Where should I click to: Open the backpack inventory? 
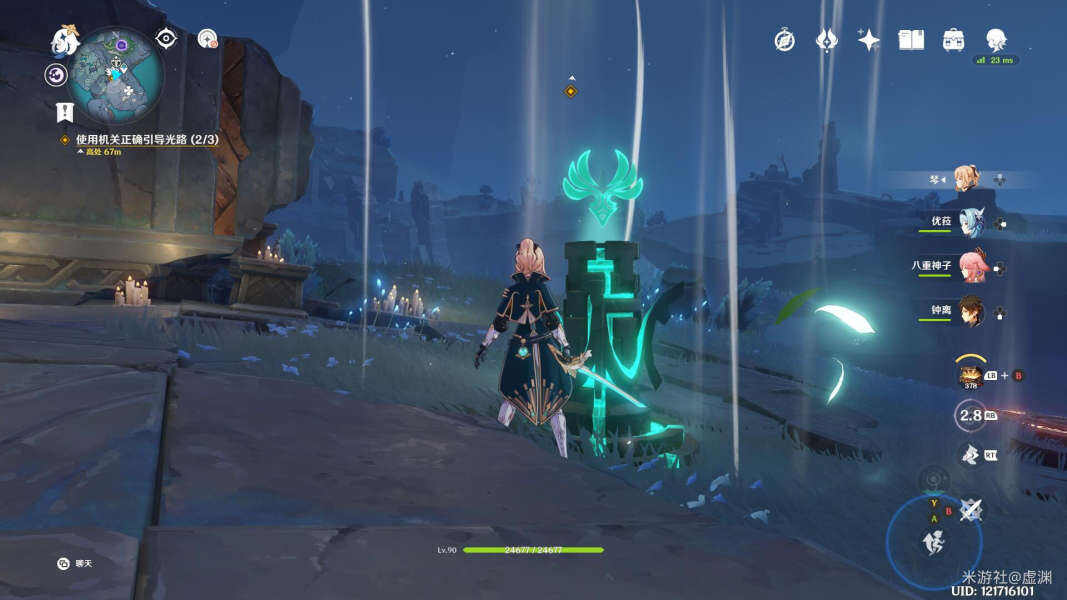click(954, 40)
